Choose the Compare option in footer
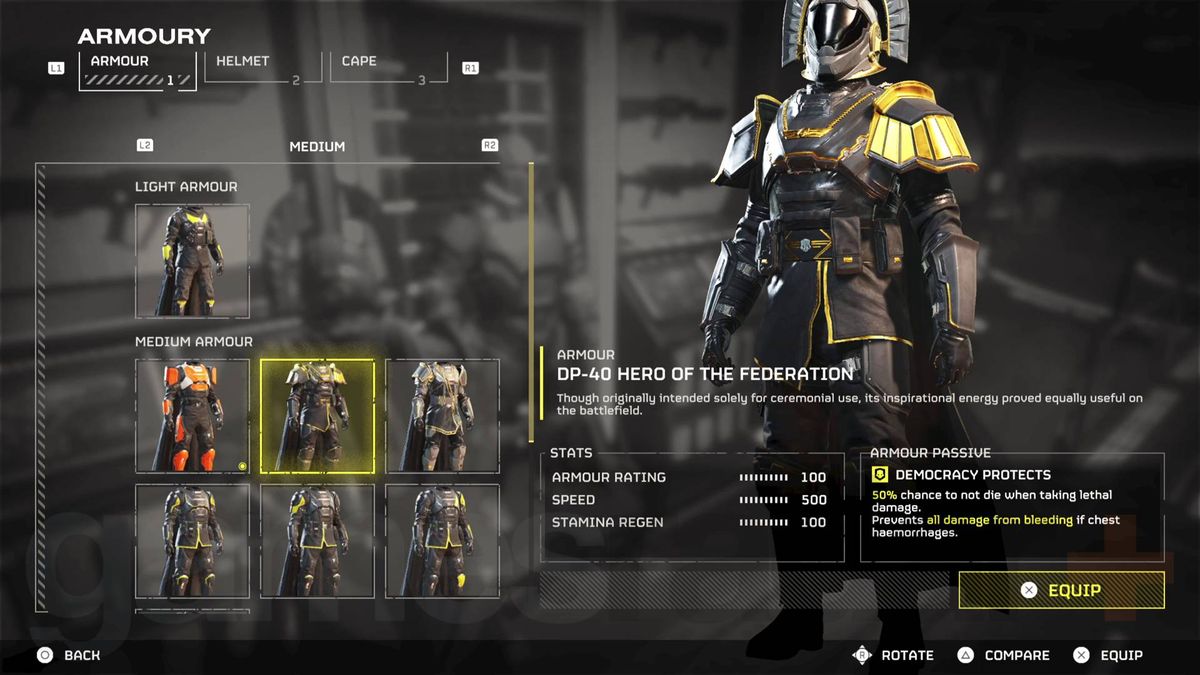Screen dimensions: 1200x675 [1003, 655]
